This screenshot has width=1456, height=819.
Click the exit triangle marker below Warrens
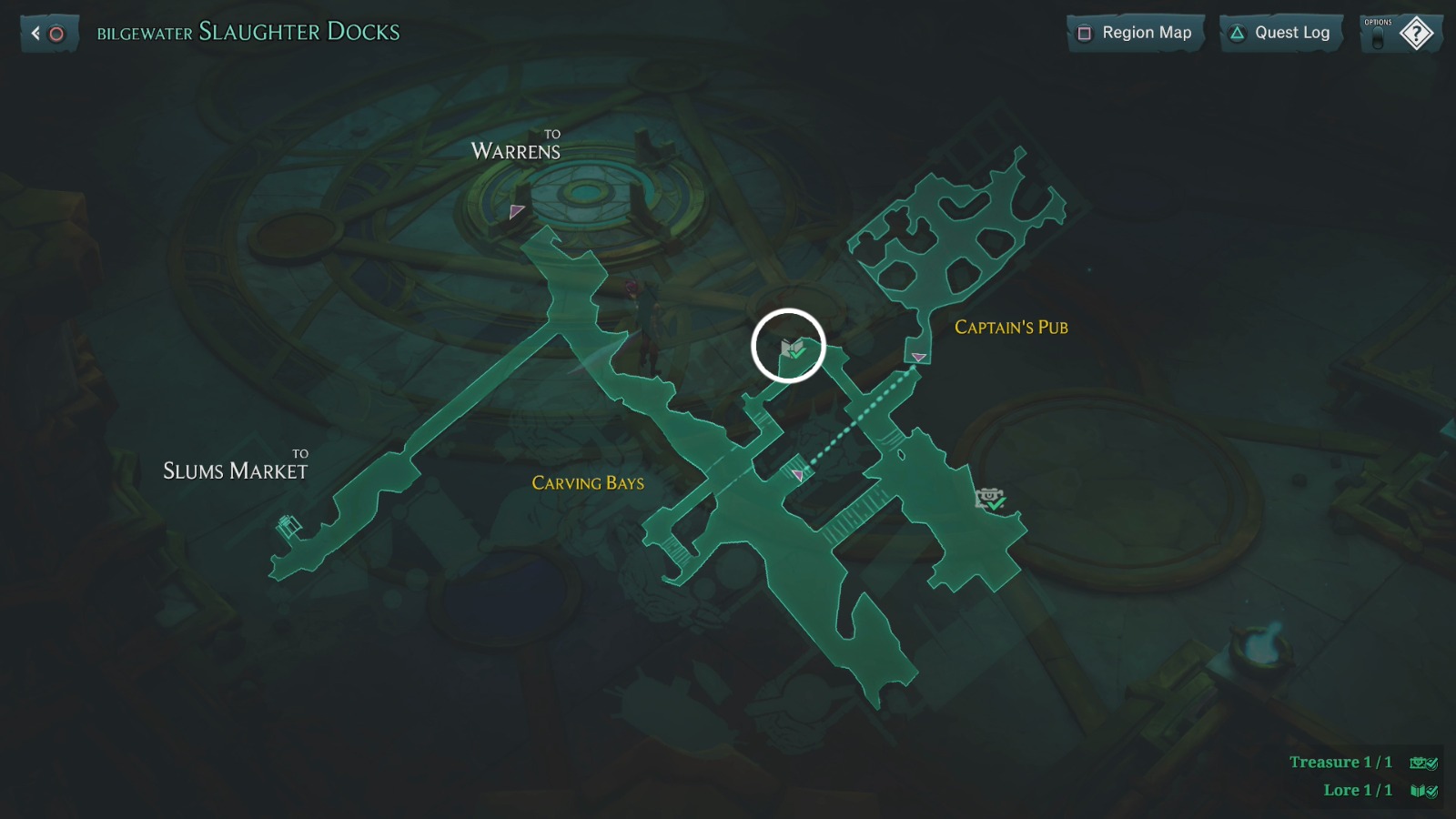(x=516, y=211)
